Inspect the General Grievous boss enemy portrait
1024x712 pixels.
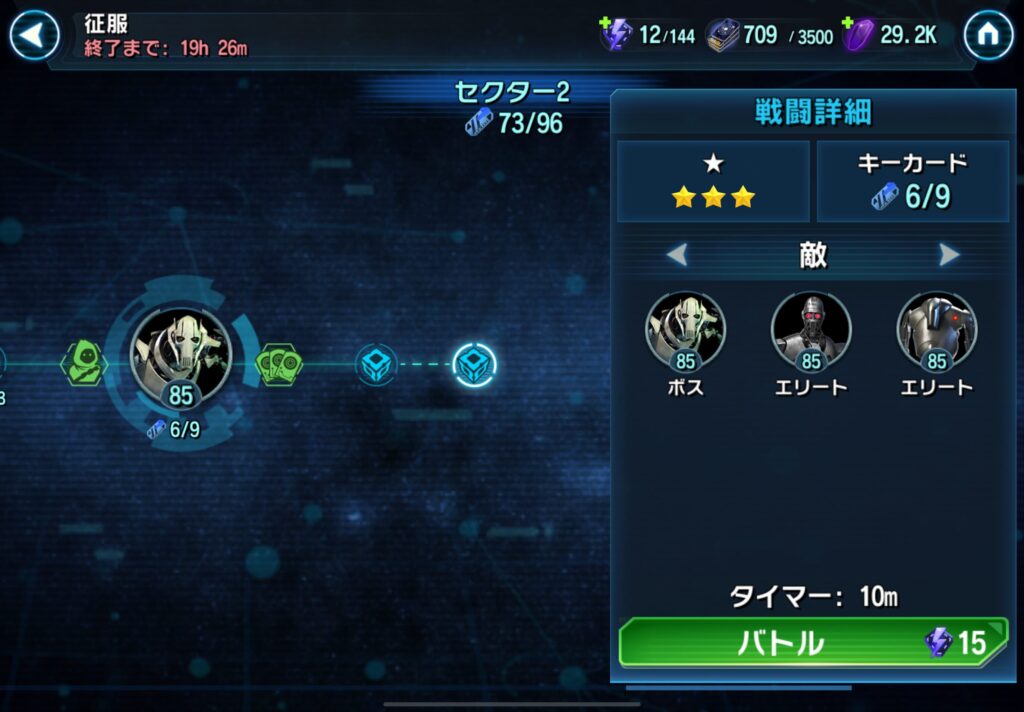(x=686, y=329)
